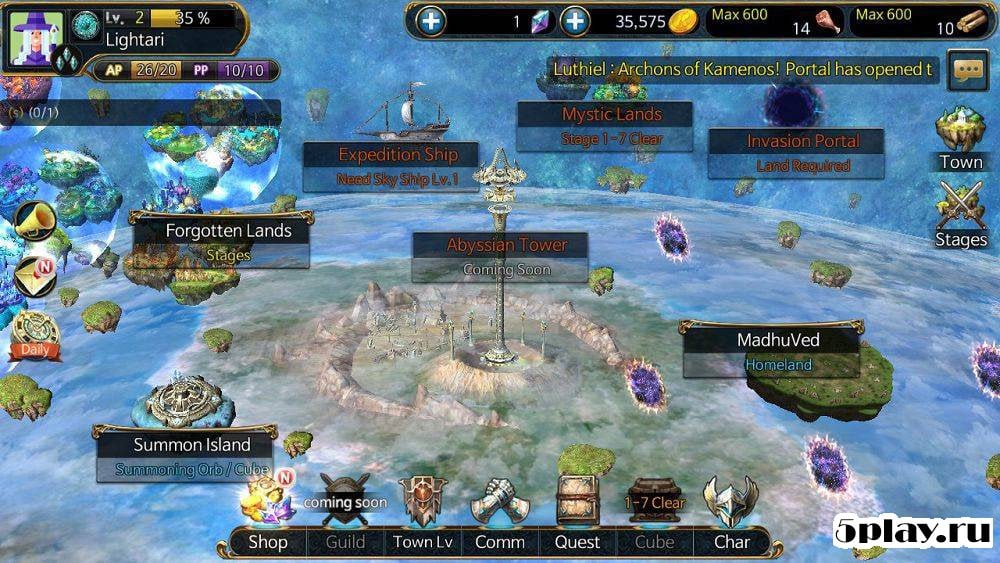Open the chat speech bubble button
The height and width of the screenshot is (563, 1000).
(x=967, y=70)
